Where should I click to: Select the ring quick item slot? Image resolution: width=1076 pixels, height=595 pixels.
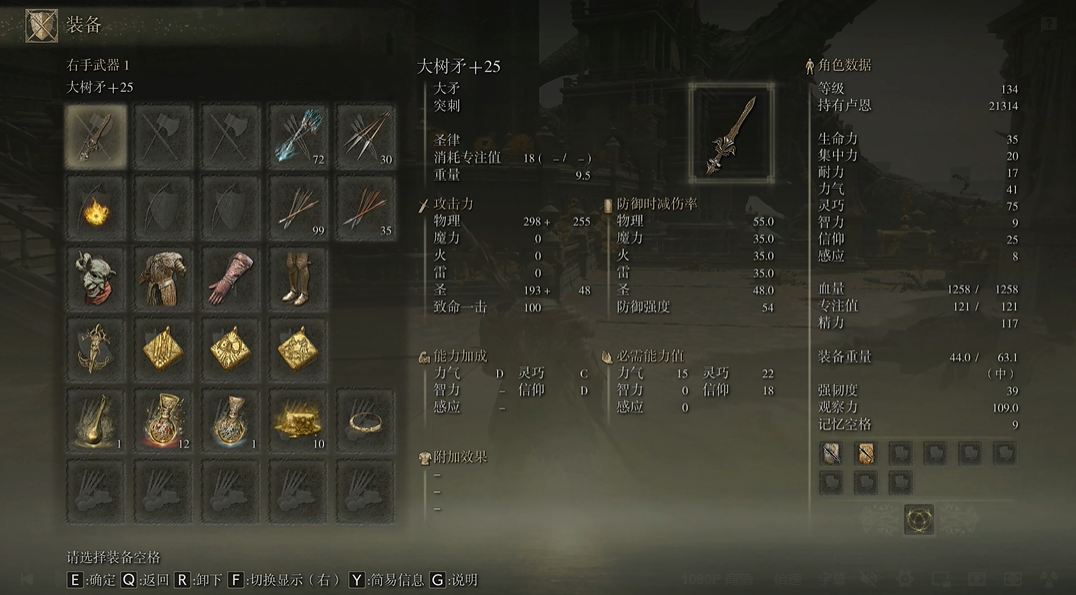click(x=366, y=420)
